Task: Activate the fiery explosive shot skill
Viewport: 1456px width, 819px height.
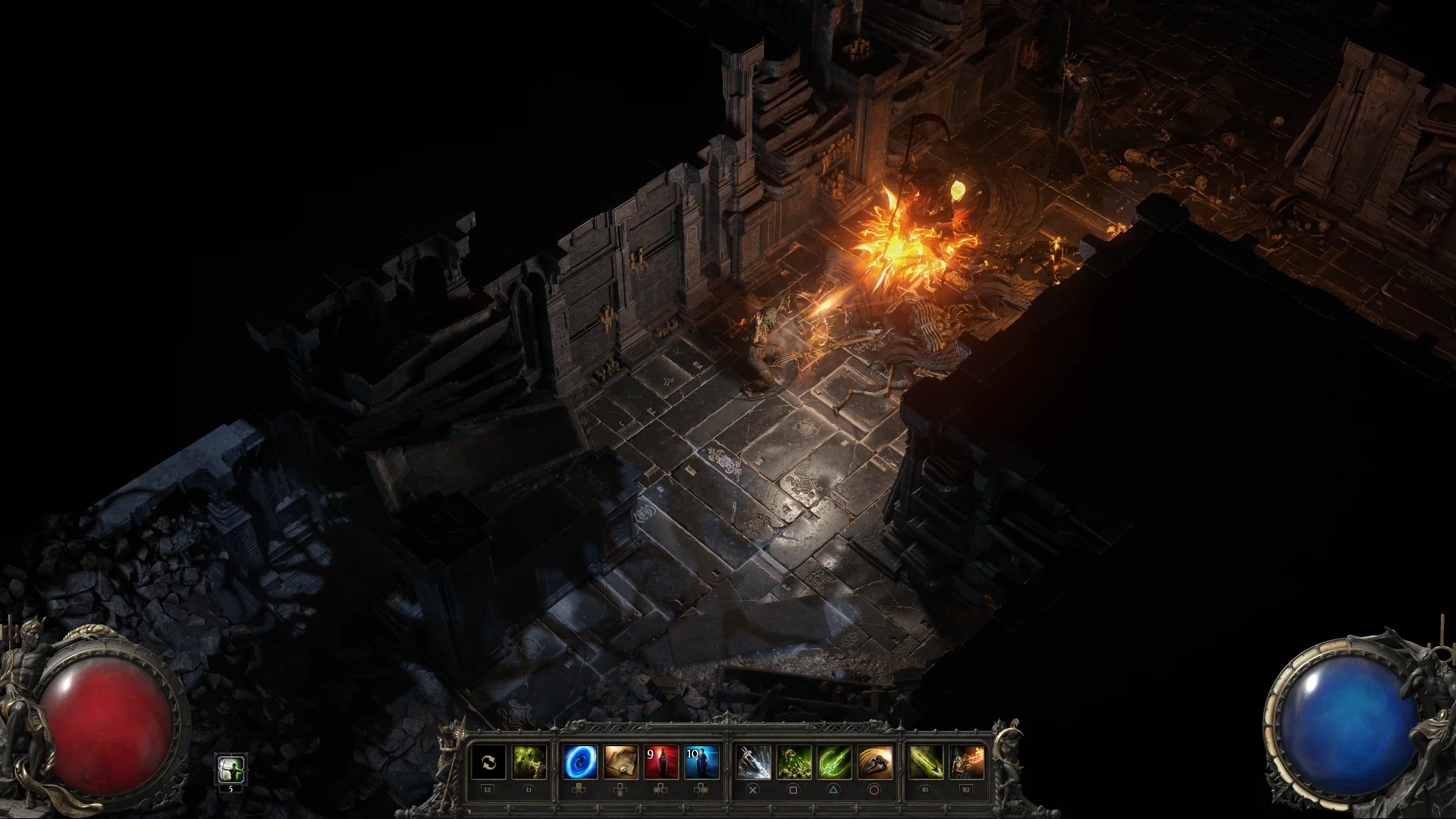Action: point(966,762)
